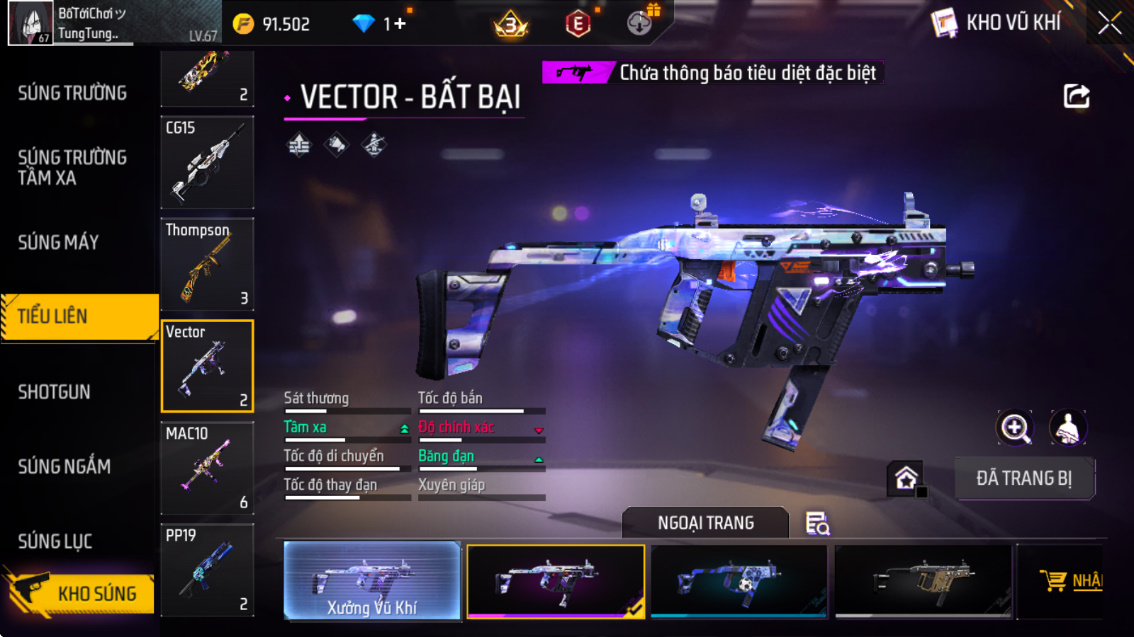Open the Súng Lục category

[55, 541]
